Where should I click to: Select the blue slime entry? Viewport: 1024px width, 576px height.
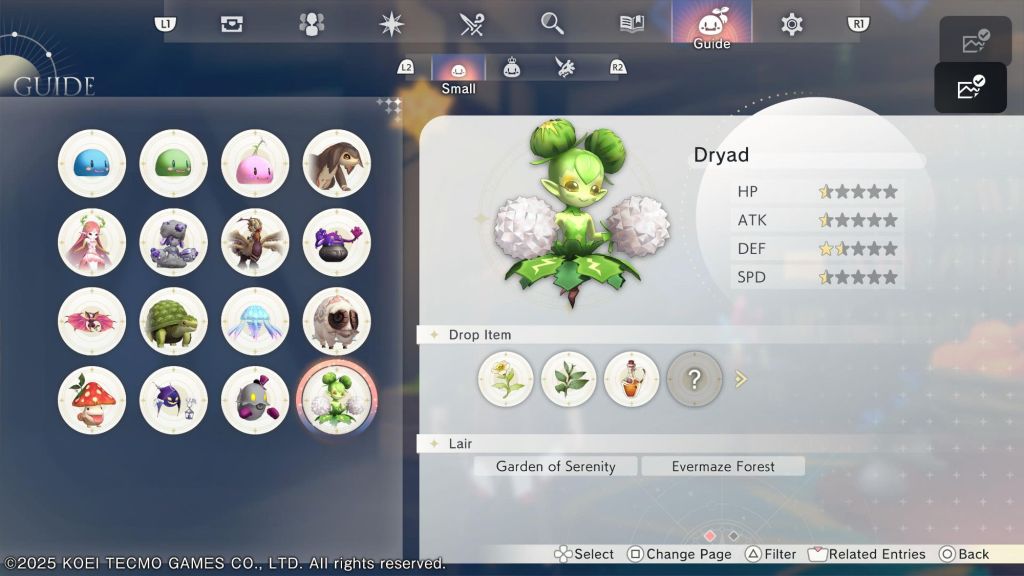click(x=92, y=163)
